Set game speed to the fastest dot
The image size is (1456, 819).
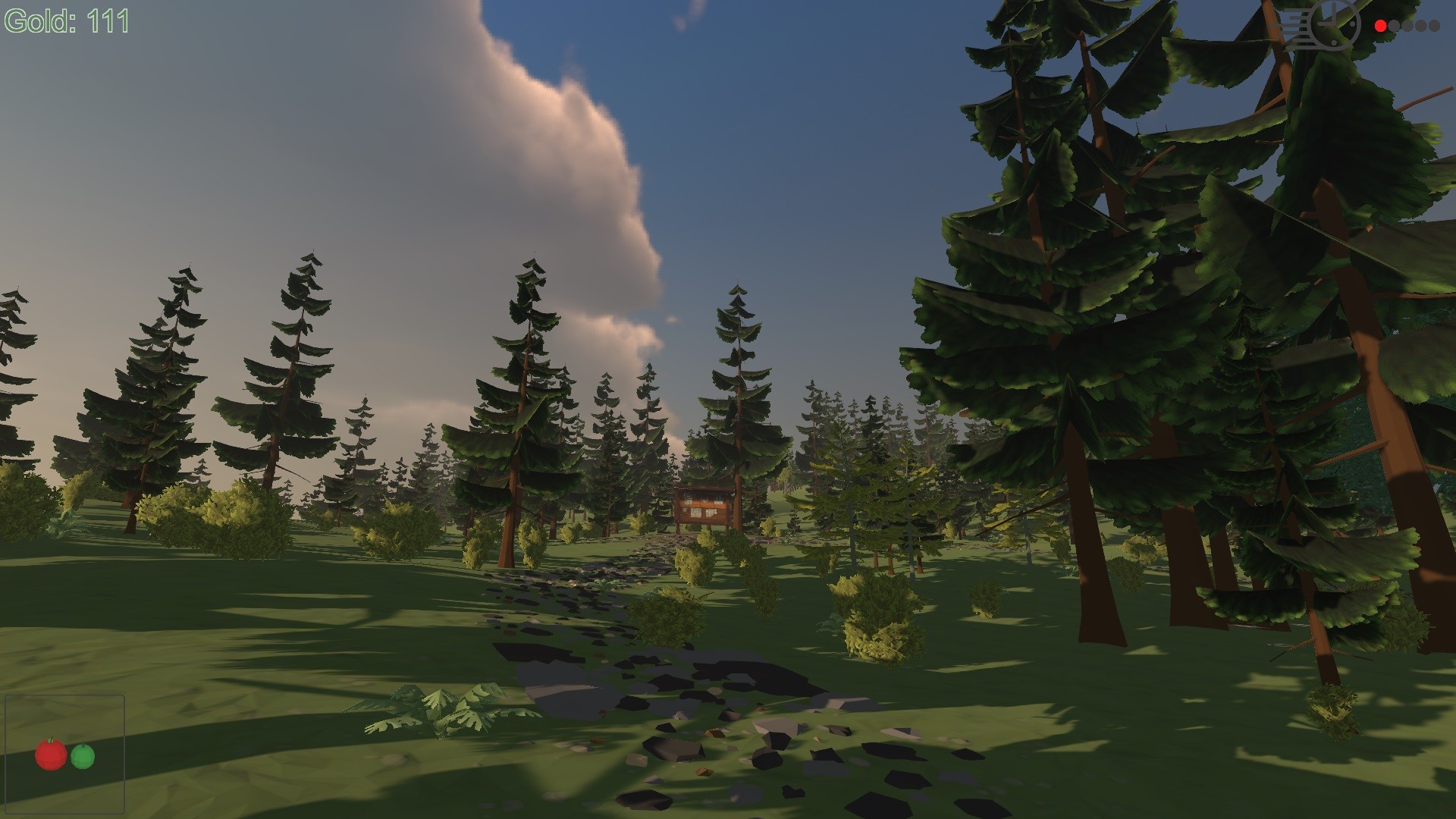click(x=1433, y=25)
